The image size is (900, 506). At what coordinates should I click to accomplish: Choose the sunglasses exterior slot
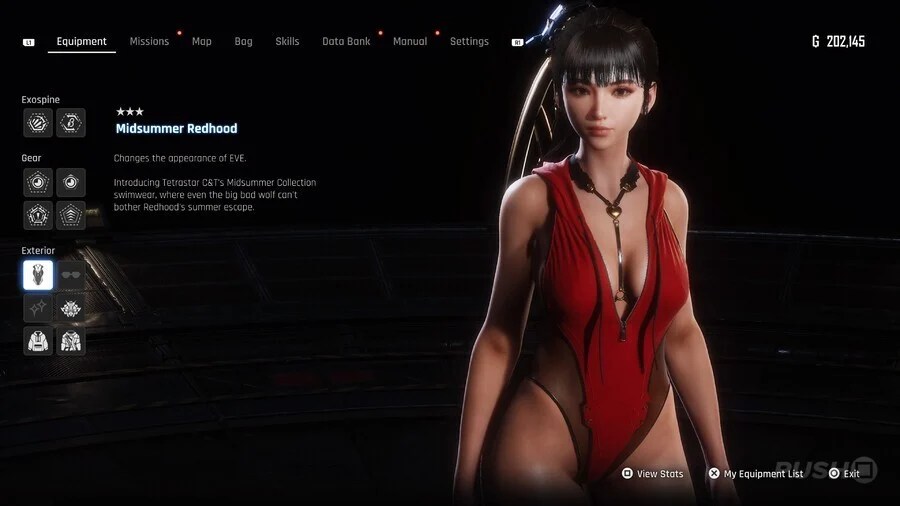pyautogui.click(x=71, y=275)
